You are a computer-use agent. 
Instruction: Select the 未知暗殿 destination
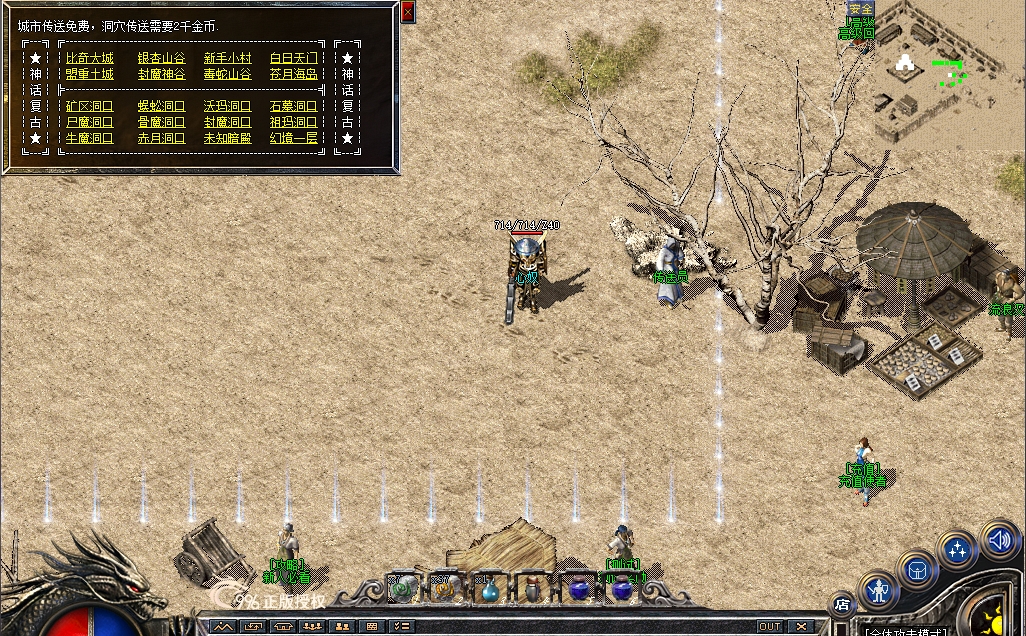[227, 138]
